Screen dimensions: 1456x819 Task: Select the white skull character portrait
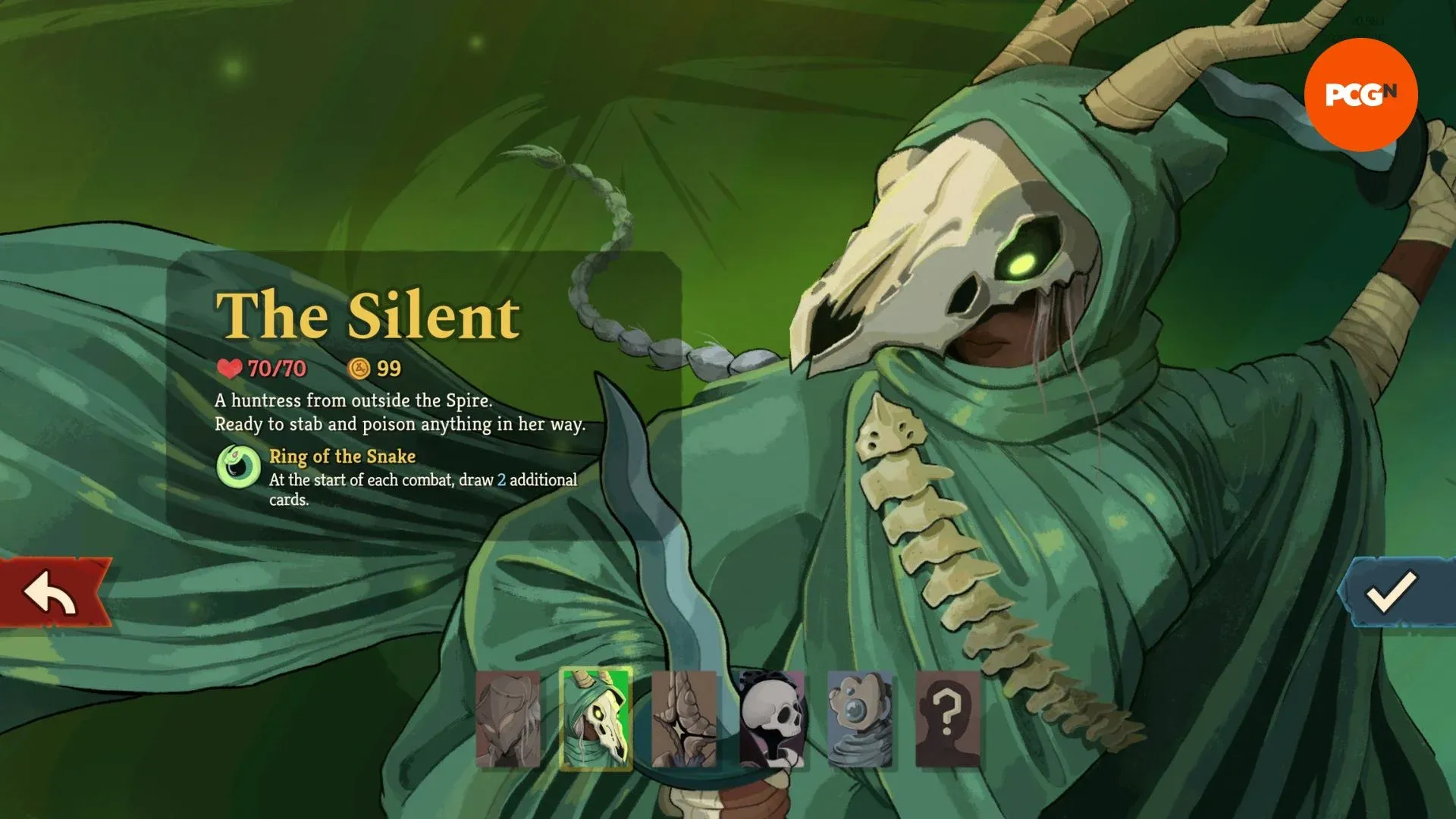(772, 719)
